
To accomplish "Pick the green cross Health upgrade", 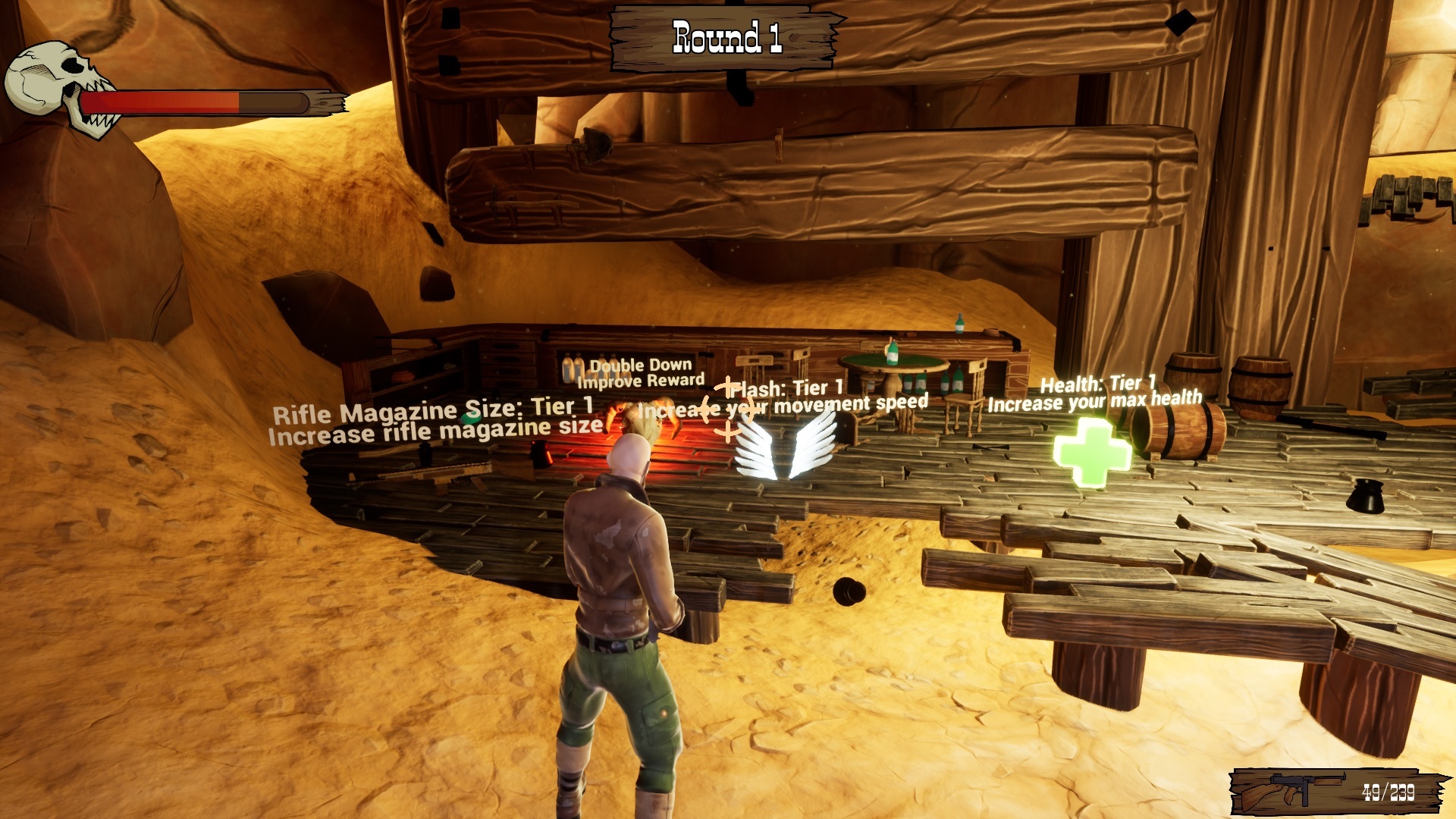I will [x=1092, y=452].
